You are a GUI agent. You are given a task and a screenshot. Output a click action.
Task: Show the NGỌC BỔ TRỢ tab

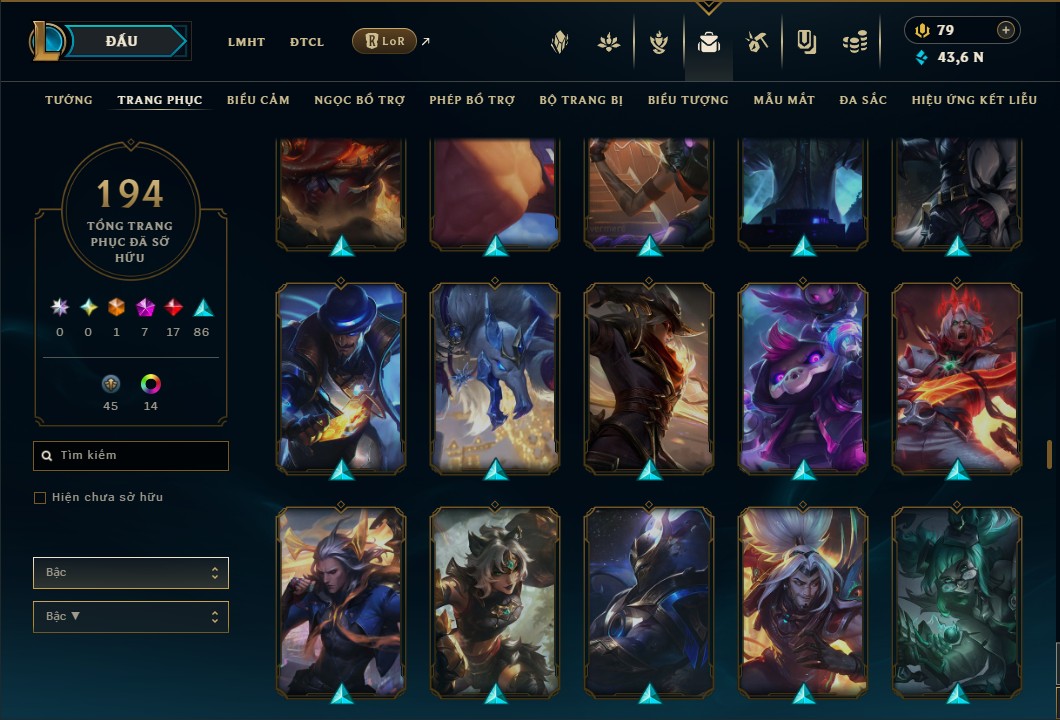(x=359, y=100)
